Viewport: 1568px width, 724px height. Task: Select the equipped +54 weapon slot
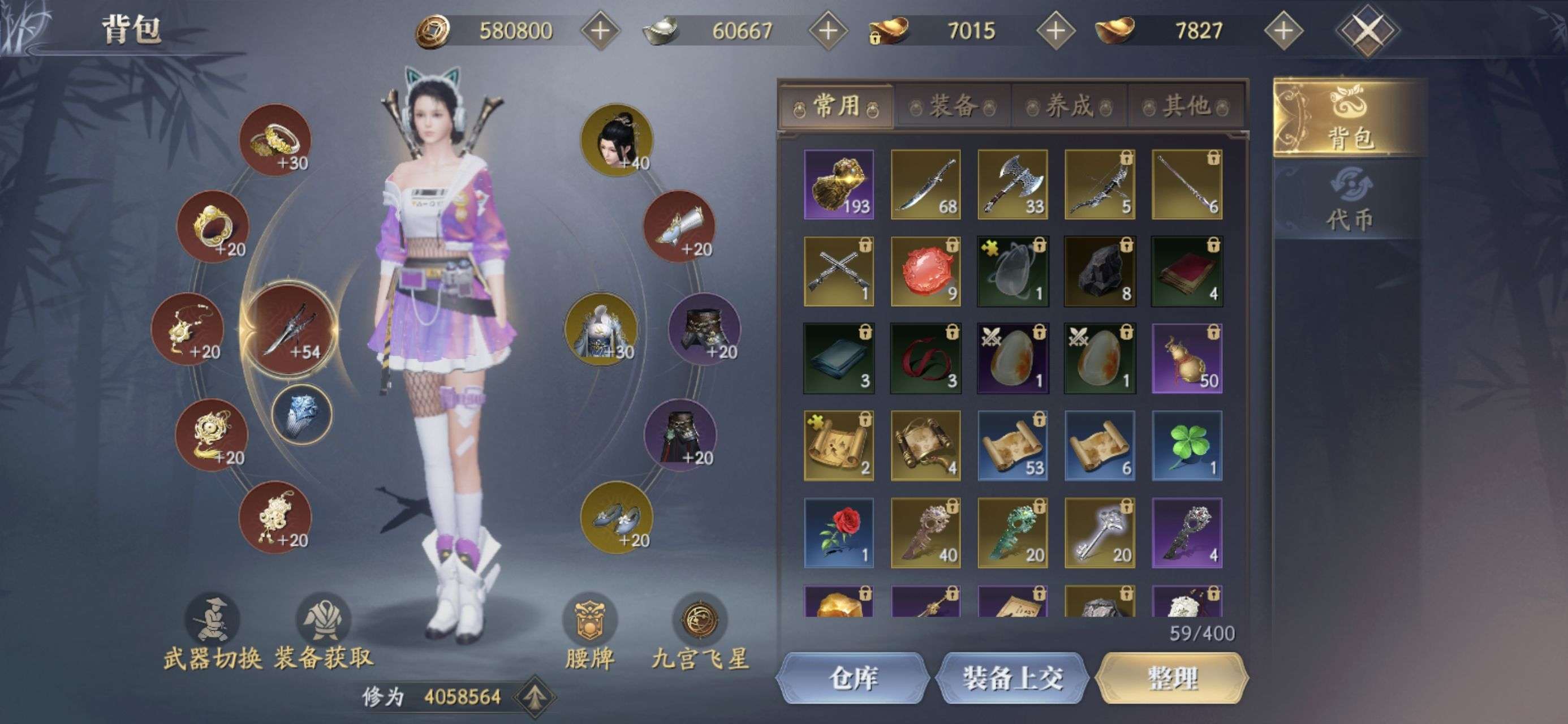[290, 329]
